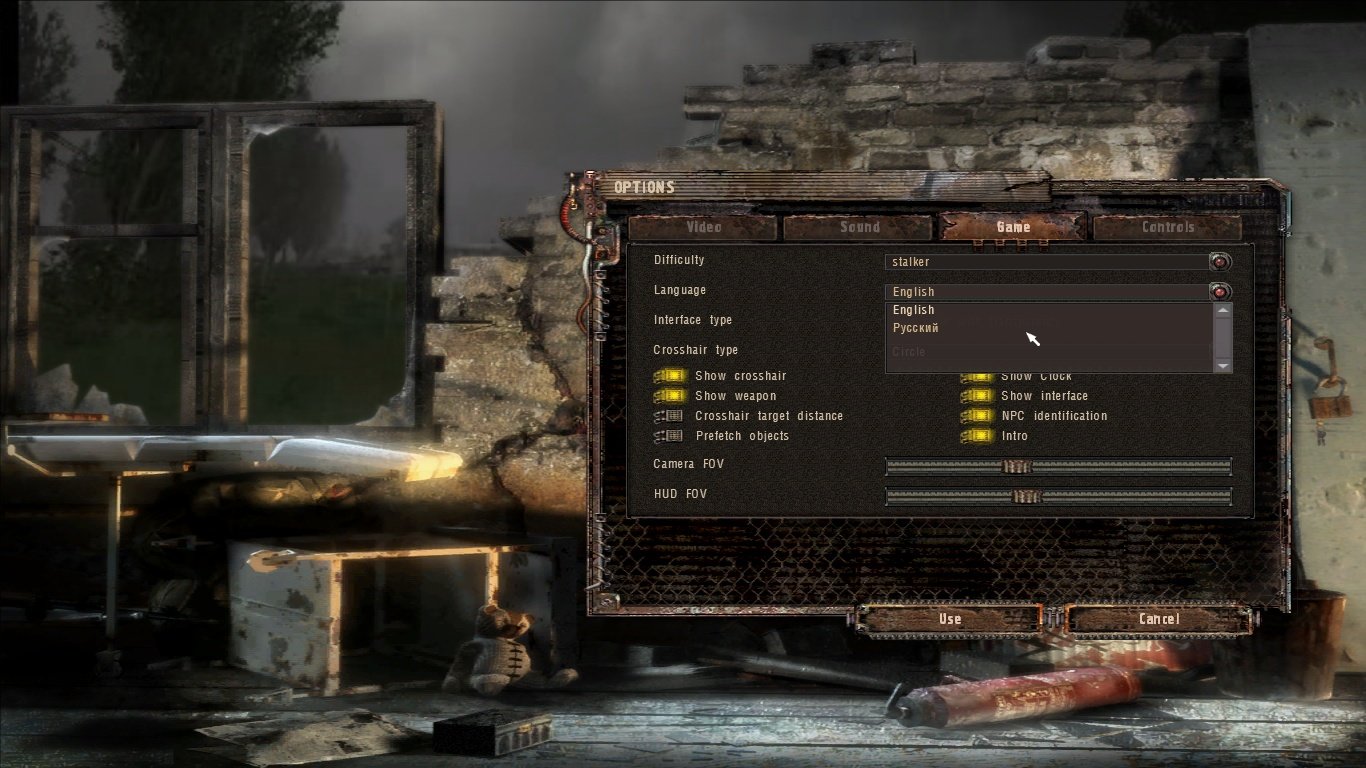Enable Crosshair target distance
1366x768 pixels.
click(x=669, y=416)
